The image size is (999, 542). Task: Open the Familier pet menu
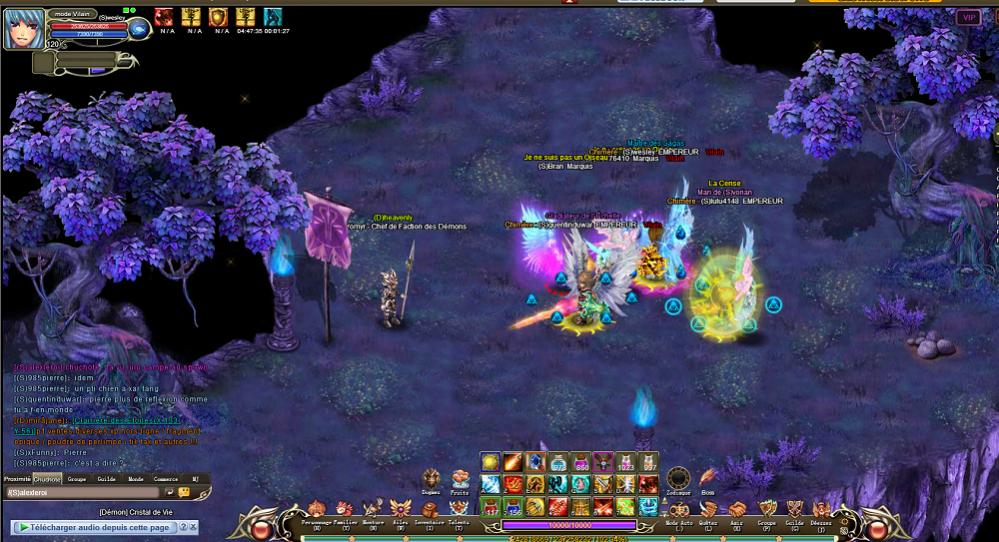tap(345, 510)
